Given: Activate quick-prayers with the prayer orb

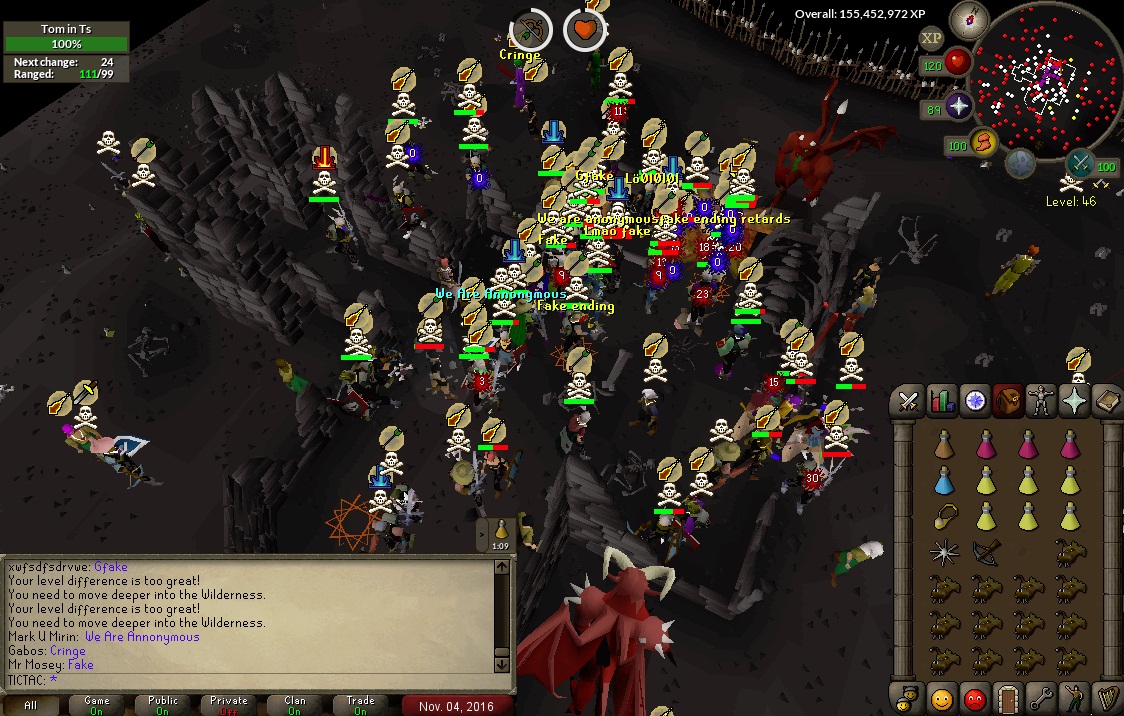Looking at the screenshot, I should point(959,107).
